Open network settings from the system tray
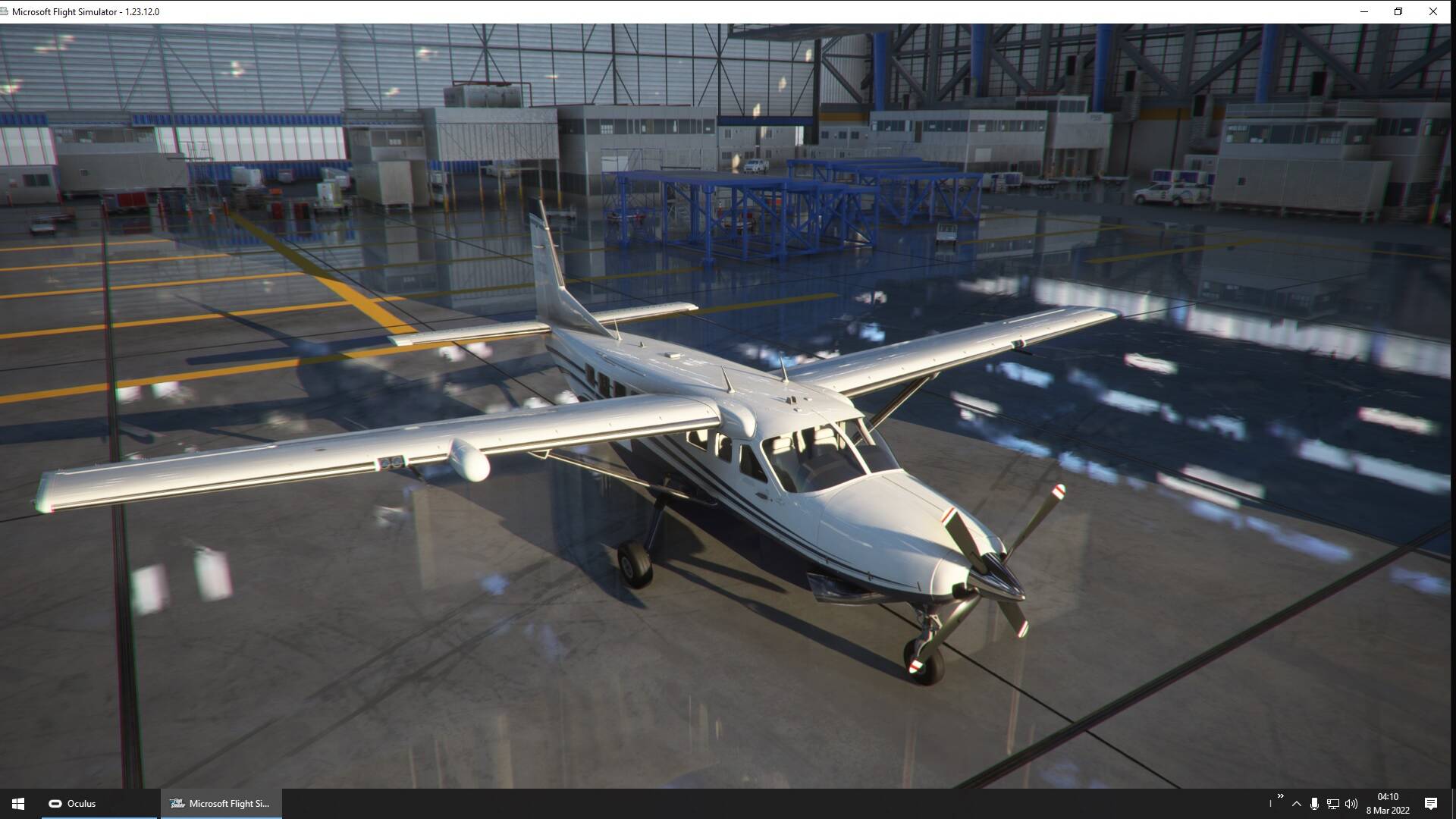The height and width of the screenshot is (819, 1456). (1333, 803)
